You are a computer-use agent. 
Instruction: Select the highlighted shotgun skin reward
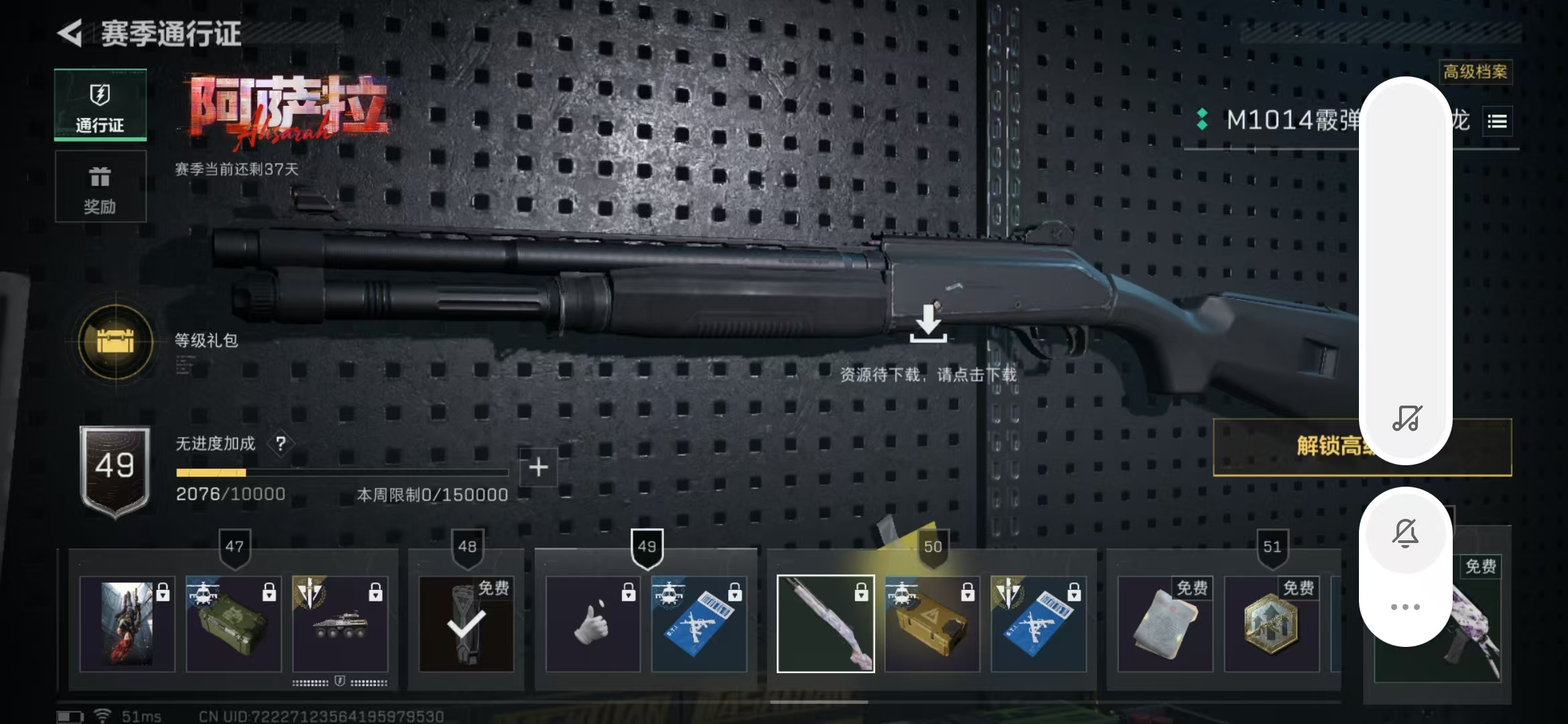pyautogui.click(x=826, y=624)
